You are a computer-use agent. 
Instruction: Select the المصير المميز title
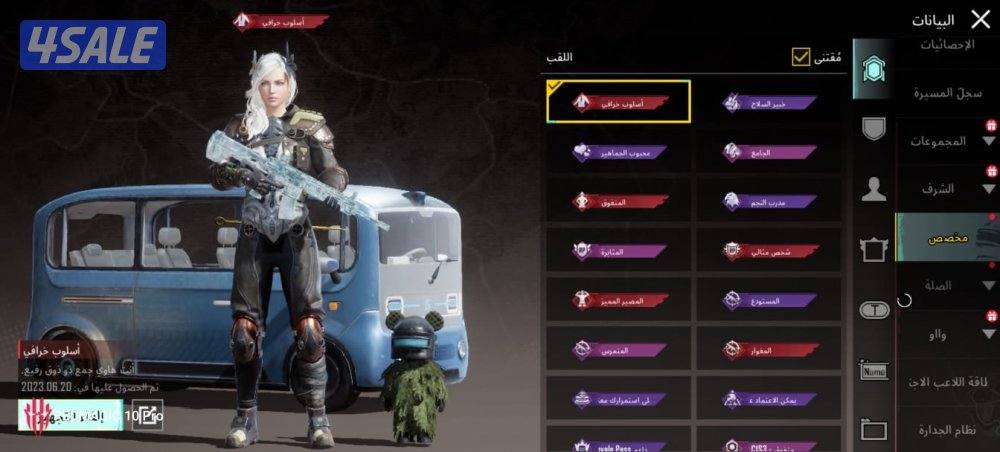[619, 299]
